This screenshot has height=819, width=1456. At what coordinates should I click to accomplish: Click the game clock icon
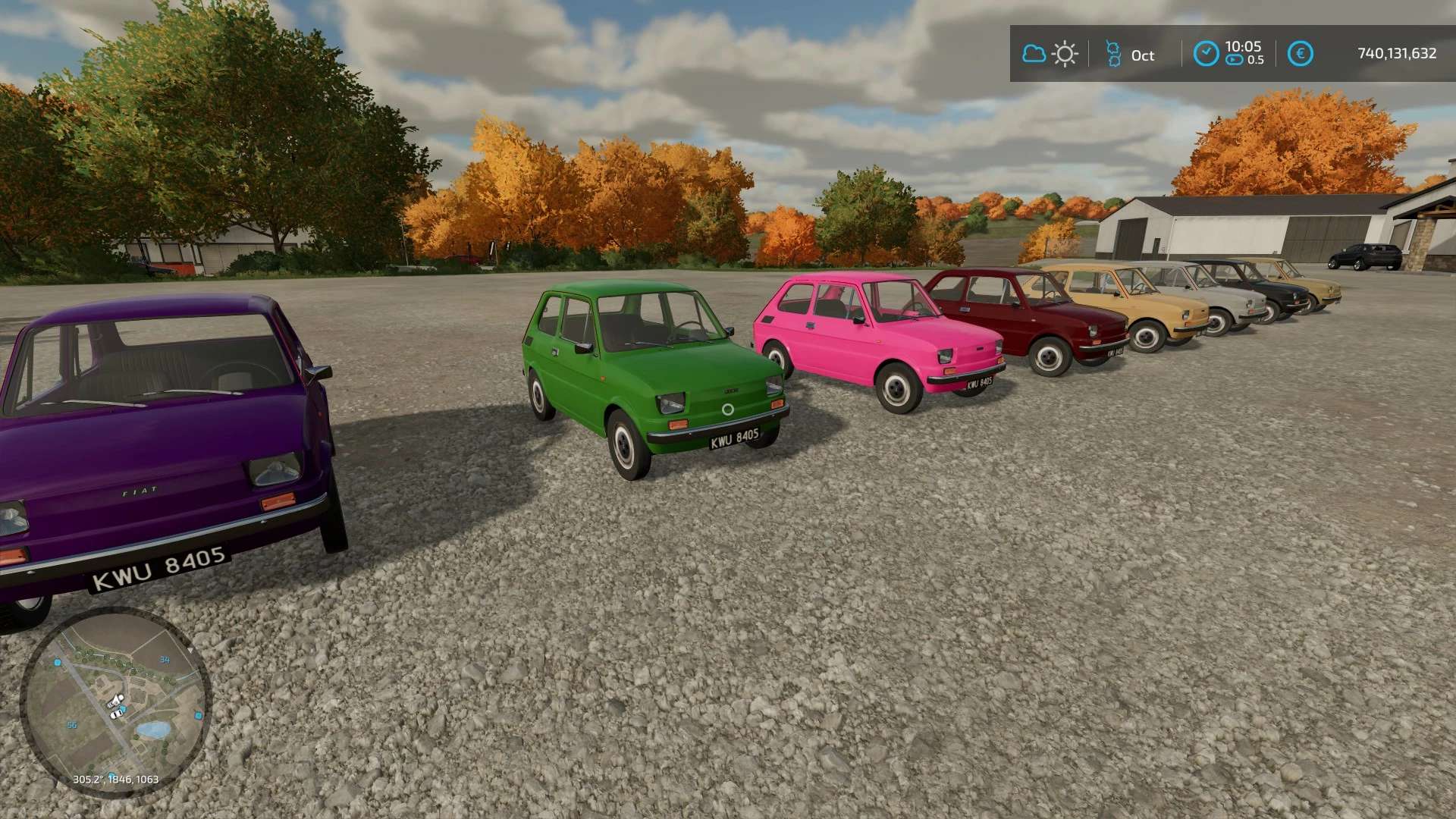[1206, 54]
